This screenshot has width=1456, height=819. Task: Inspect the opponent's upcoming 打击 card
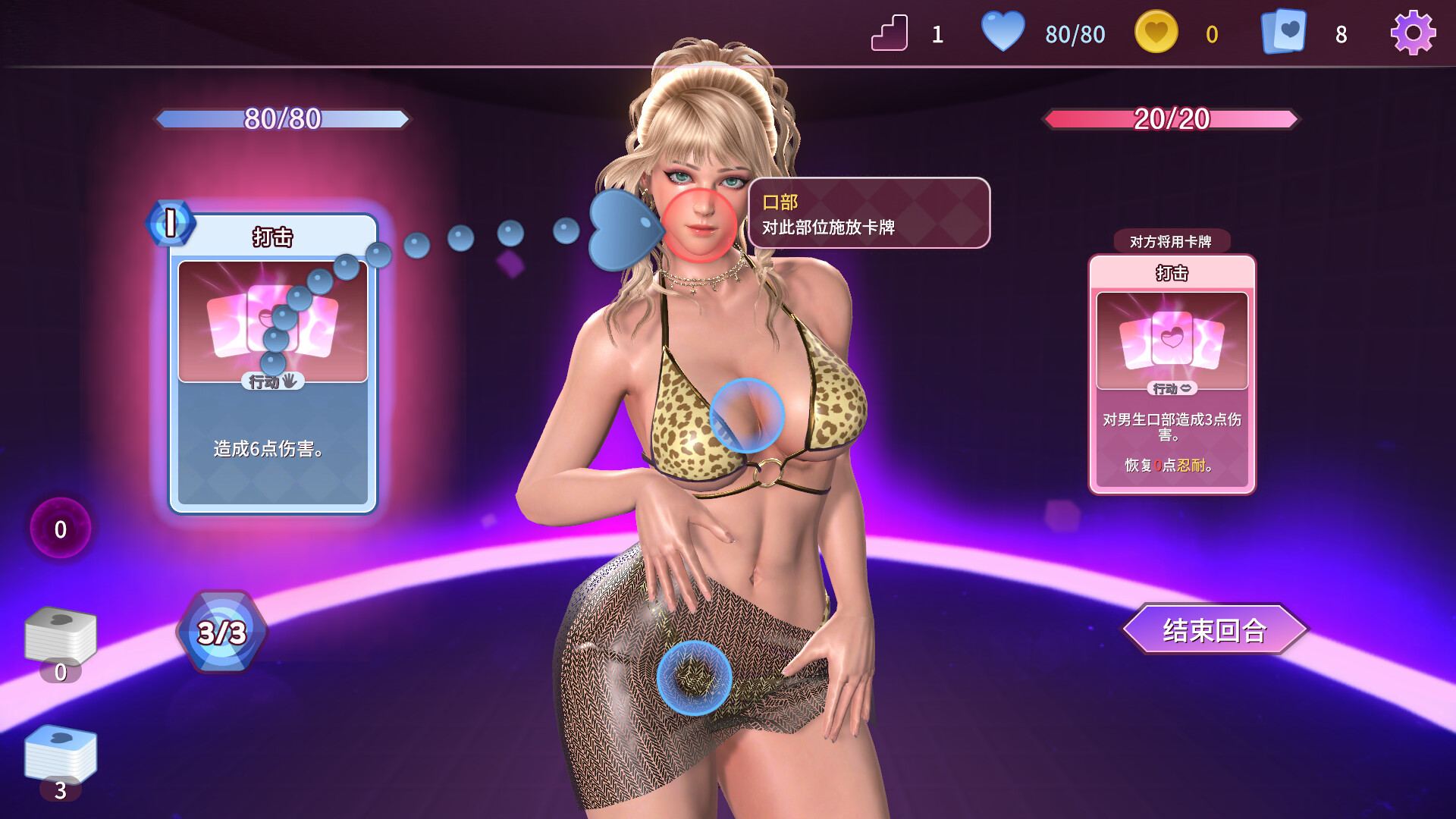(x=1172, y=375)
